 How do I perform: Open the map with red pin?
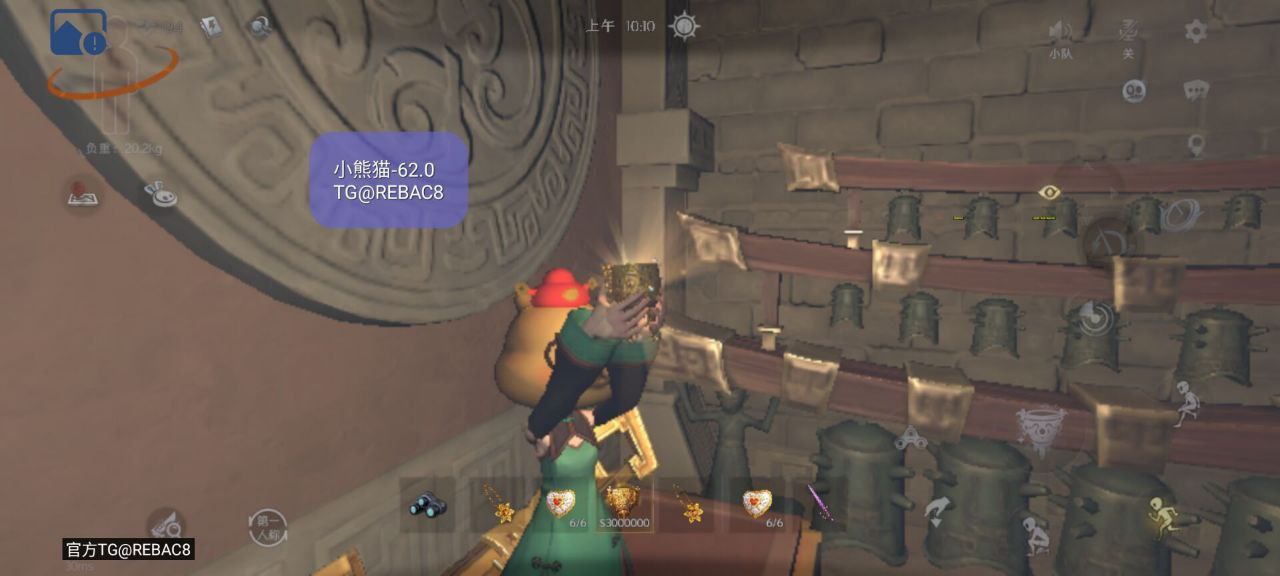[82, 194]
